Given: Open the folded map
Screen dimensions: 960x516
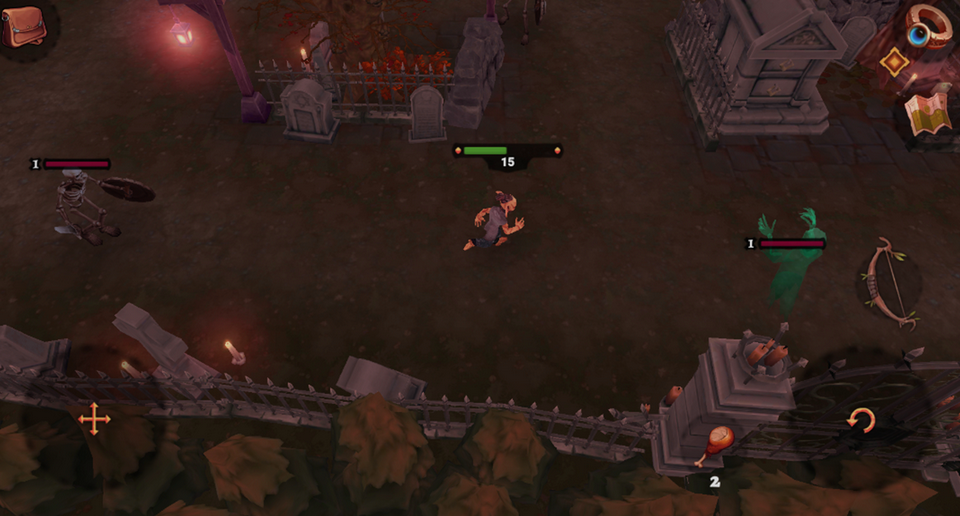Looking at the screenshot, I should [x=928, y=113].
